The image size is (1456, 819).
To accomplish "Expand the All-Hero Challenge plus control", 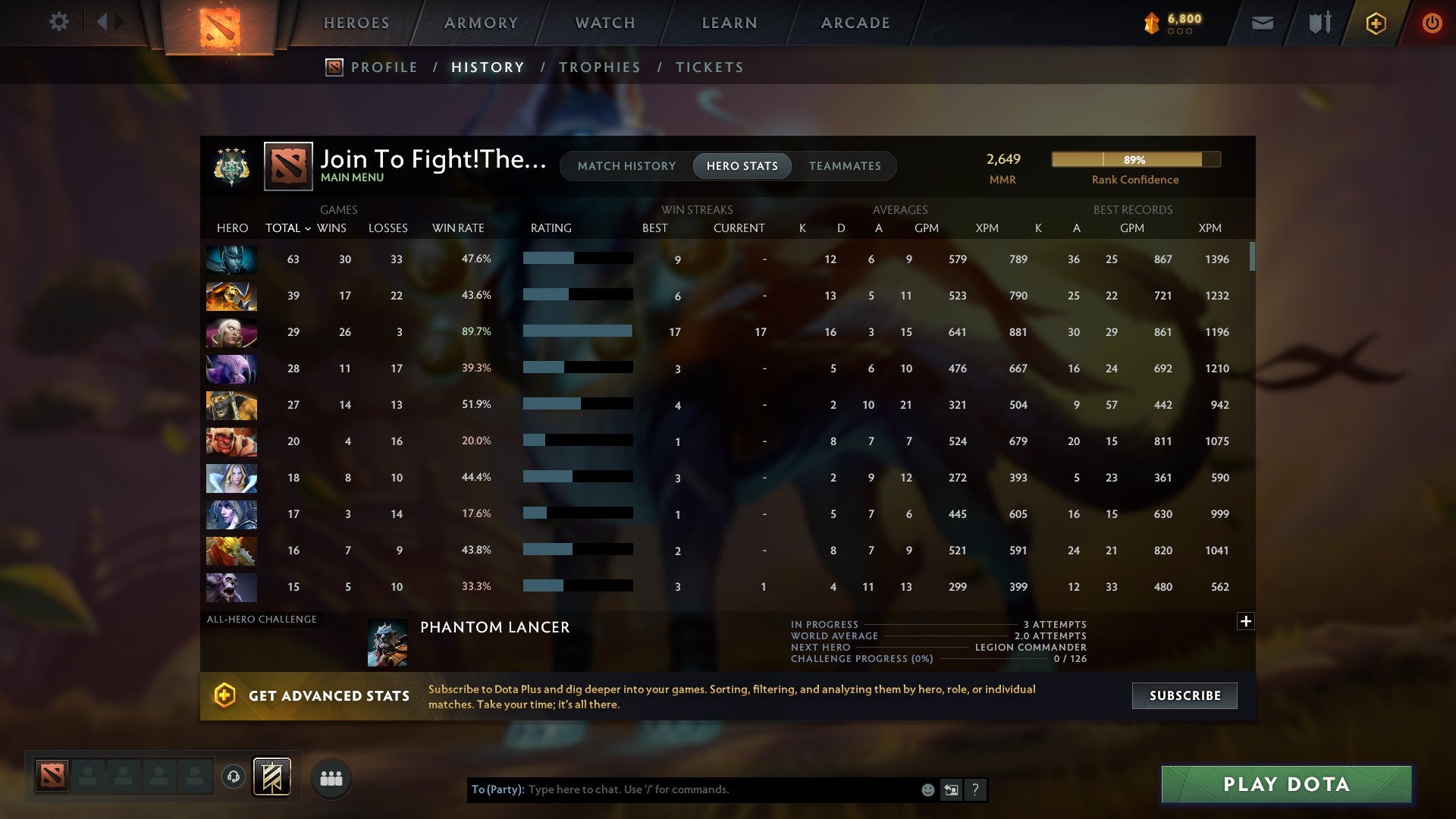I will [x=1245, y=621].
